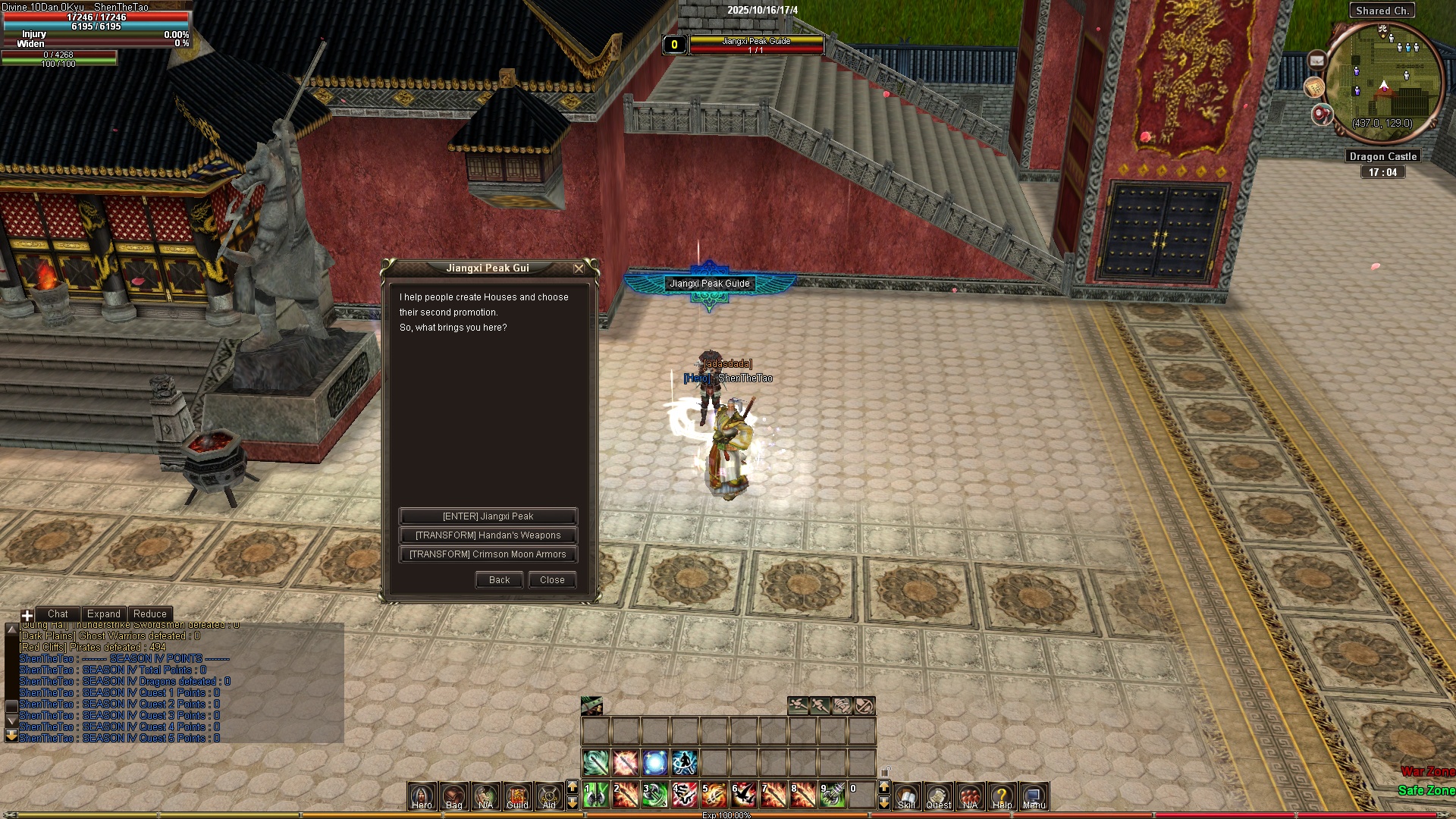
Task: Click the Shared Ch. channel label
Action: (1382, 10)
